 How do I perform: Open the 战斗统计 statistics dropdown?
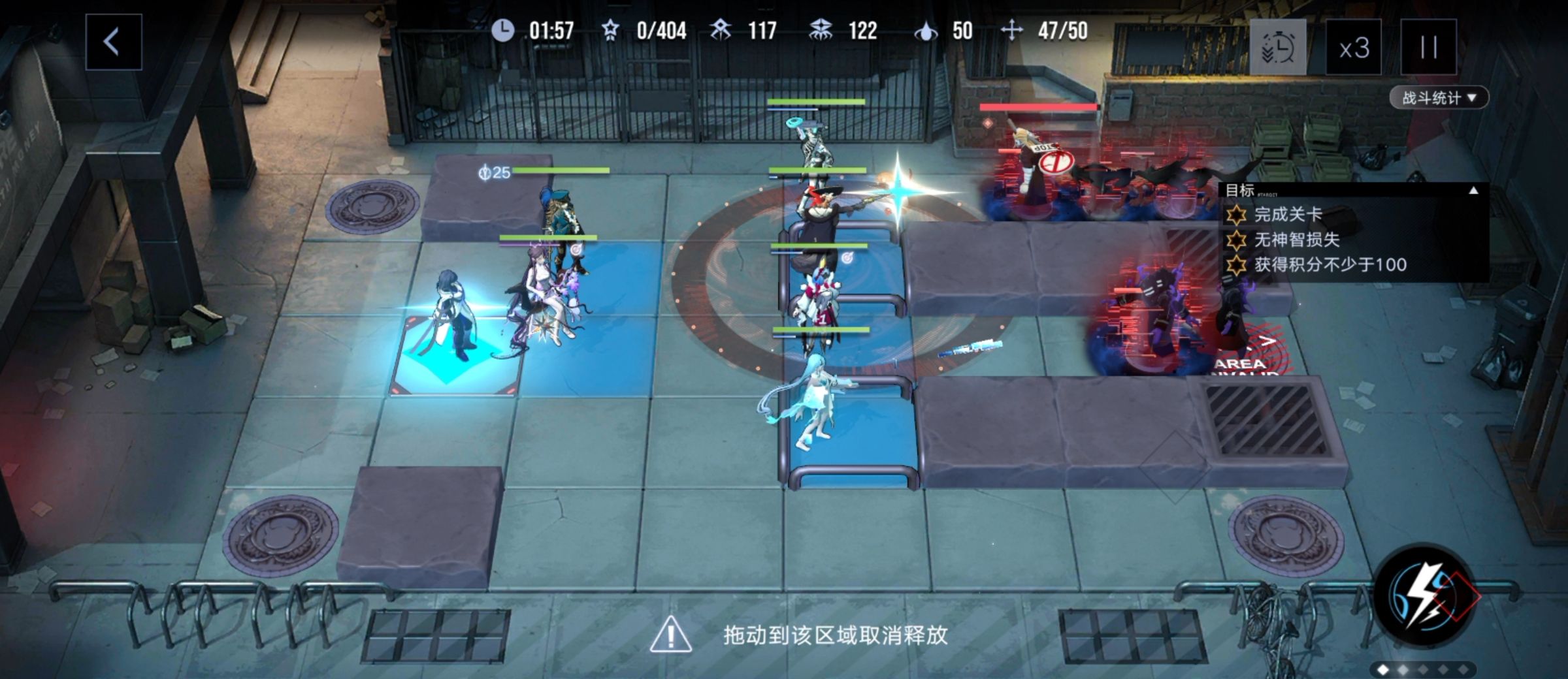[1439, 98]
